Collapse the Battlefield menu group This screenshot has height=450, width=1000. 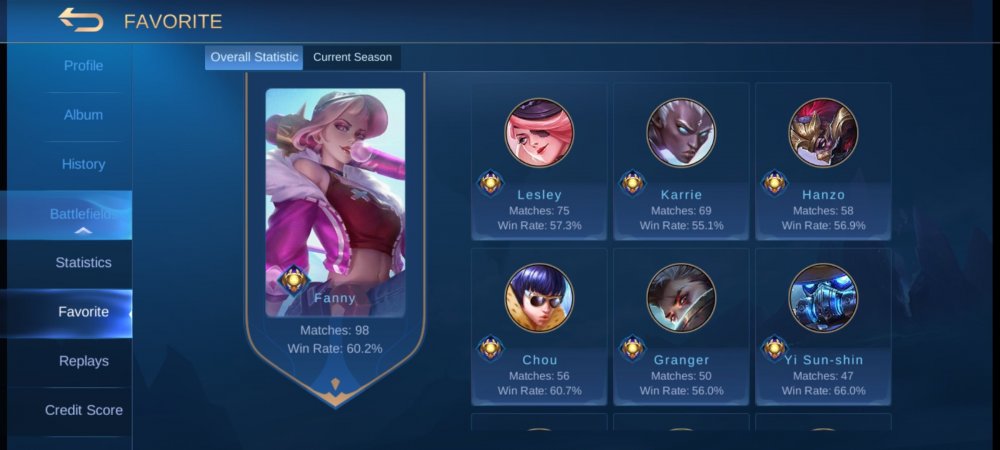(84, 215)
